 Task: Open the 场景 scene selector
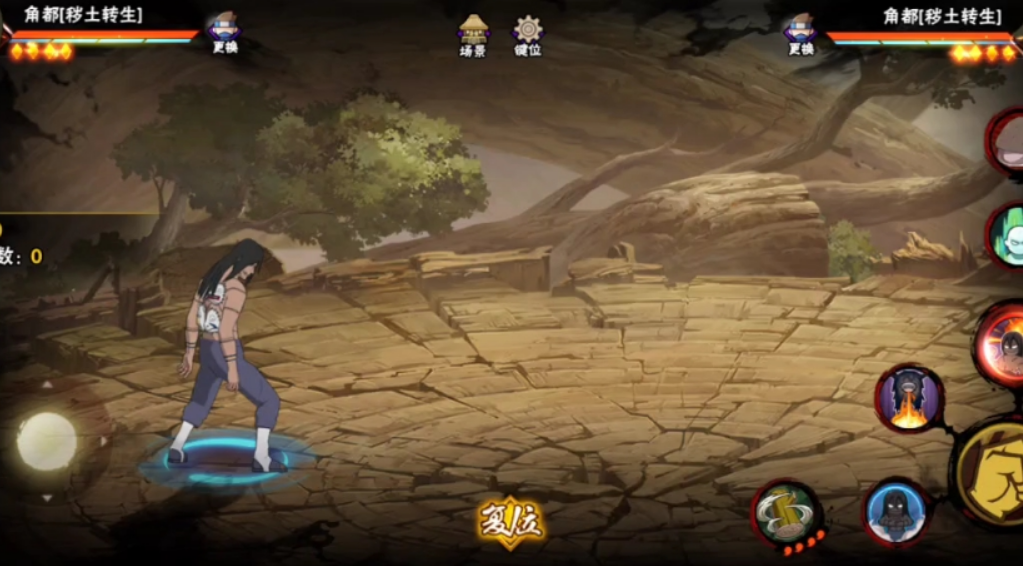pos(473,35)
